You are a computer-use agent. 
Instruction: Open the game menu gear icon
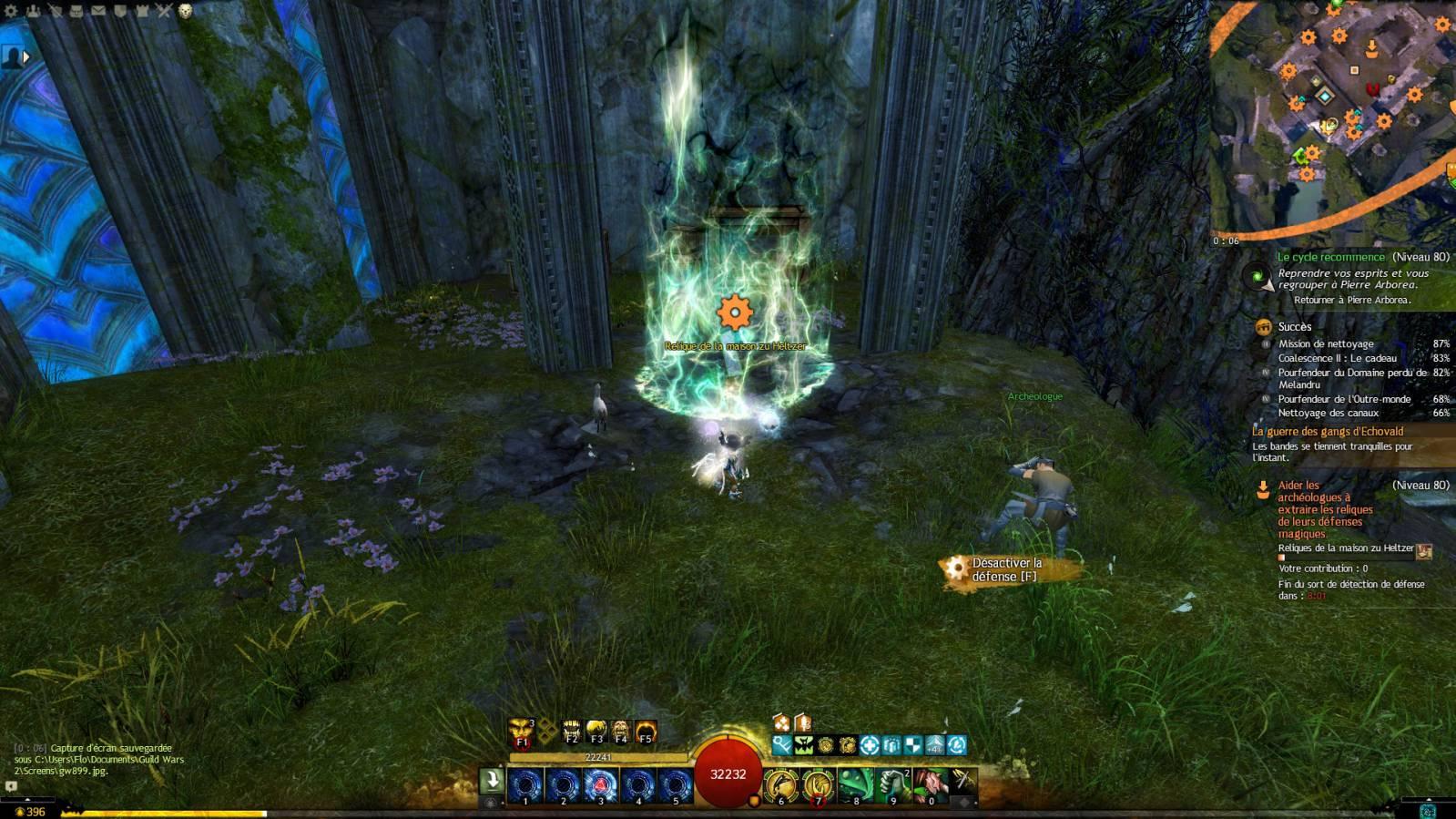pyautogui.click(x=12, y=11)
